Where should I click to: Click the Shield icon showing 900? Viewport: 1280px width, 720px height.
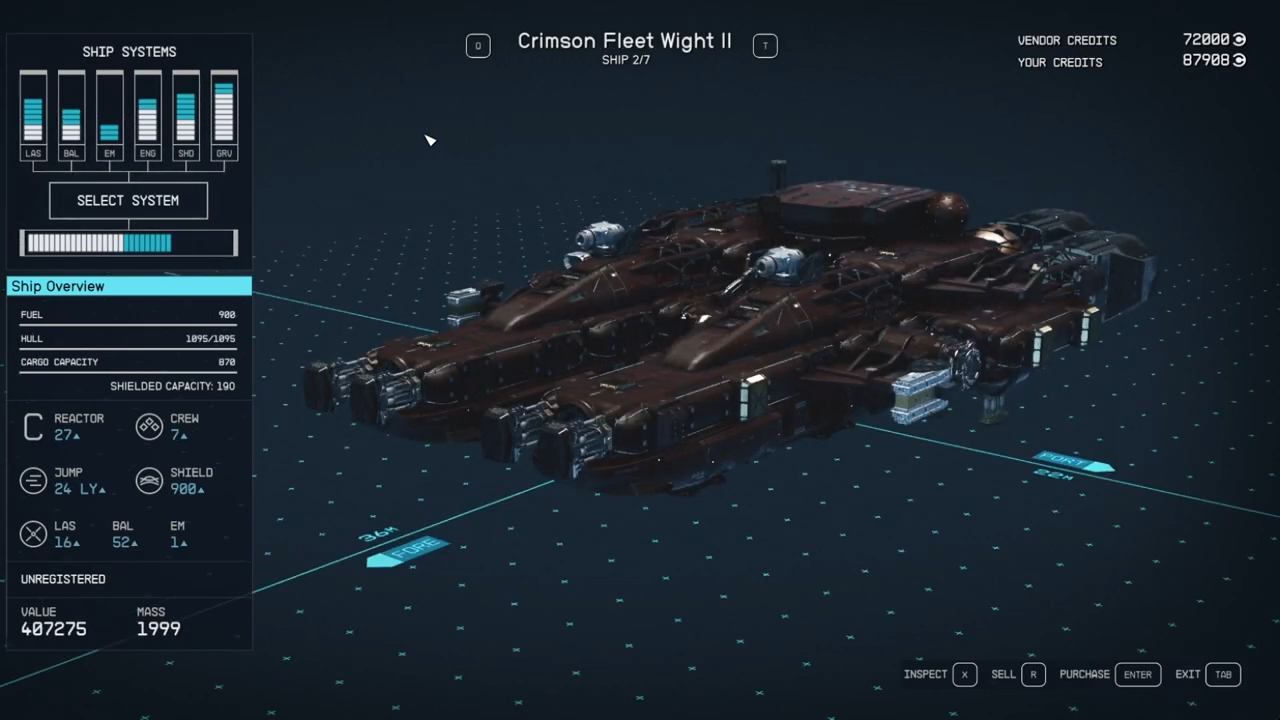[x=149, y=480]
